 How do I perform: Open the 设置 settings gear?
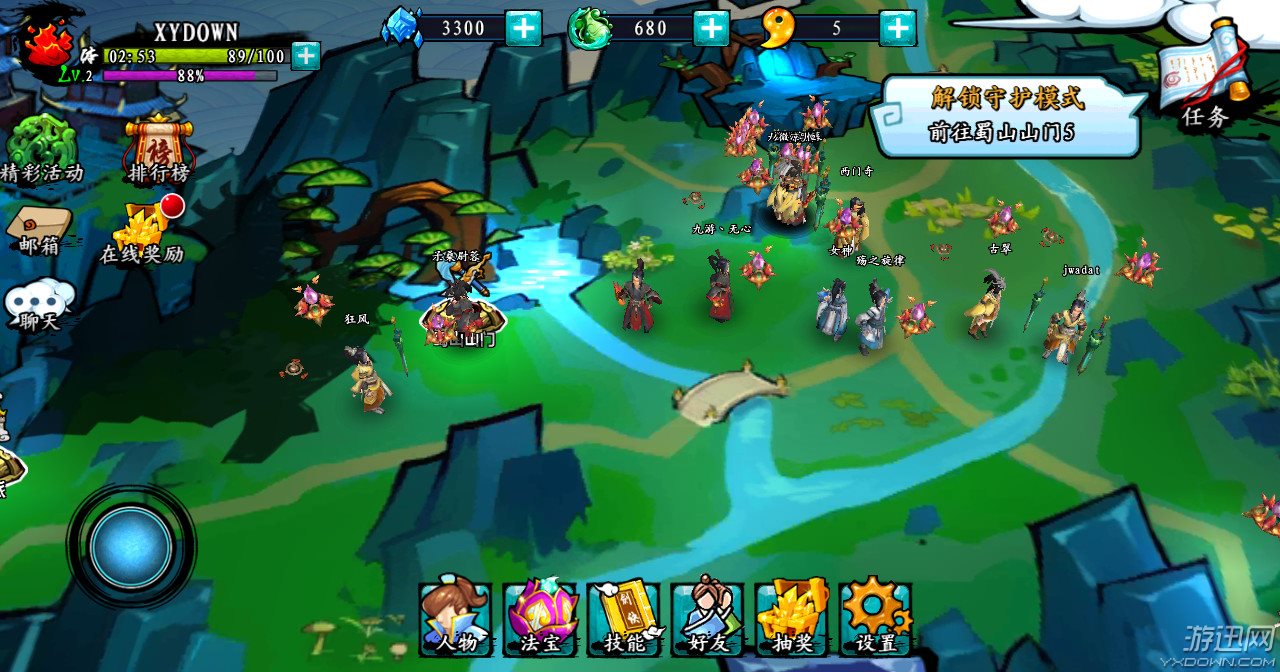point(876,617)
